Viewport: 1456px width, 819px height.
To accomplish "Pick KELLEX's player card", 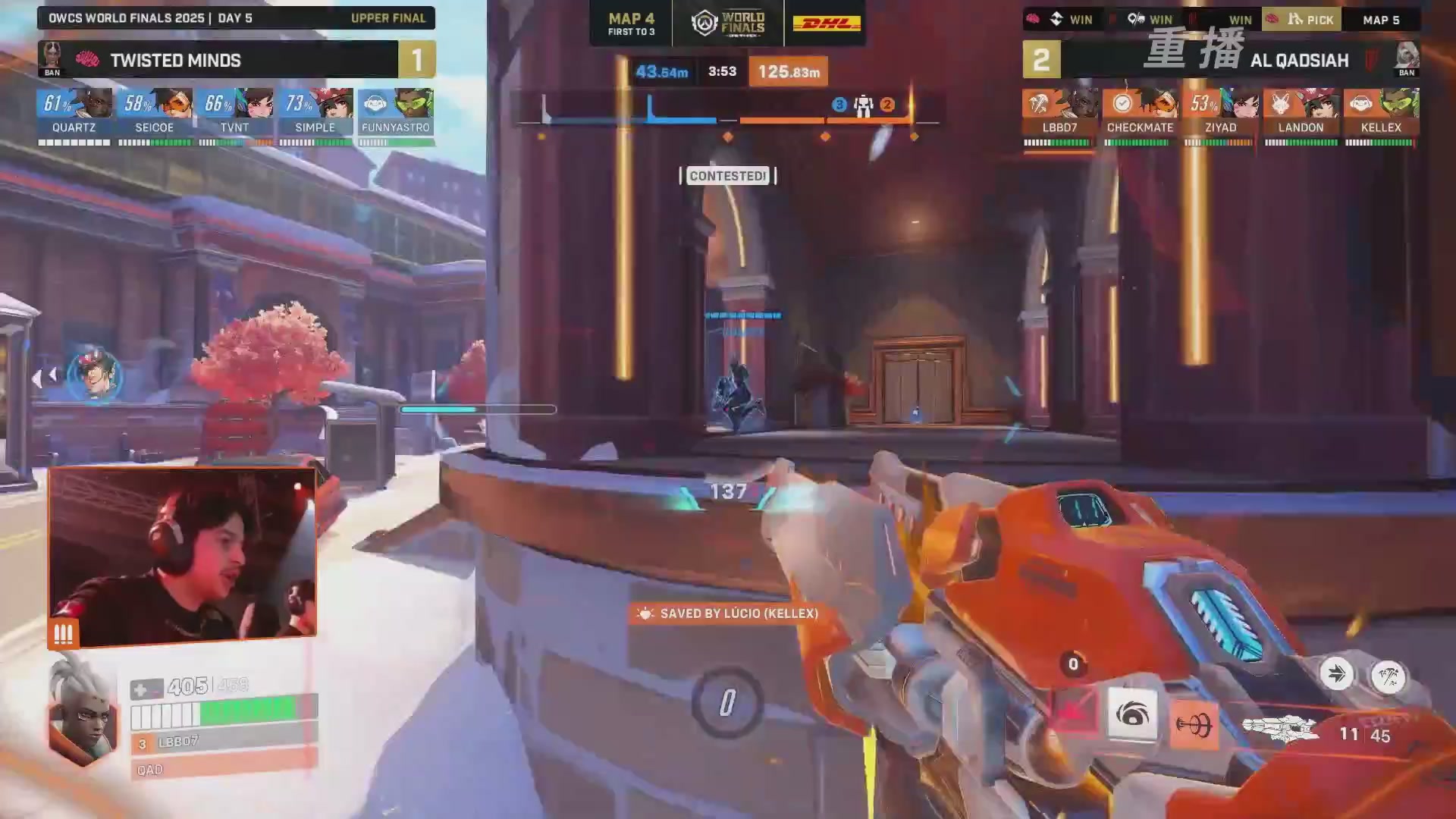I will coord(1381,114).
